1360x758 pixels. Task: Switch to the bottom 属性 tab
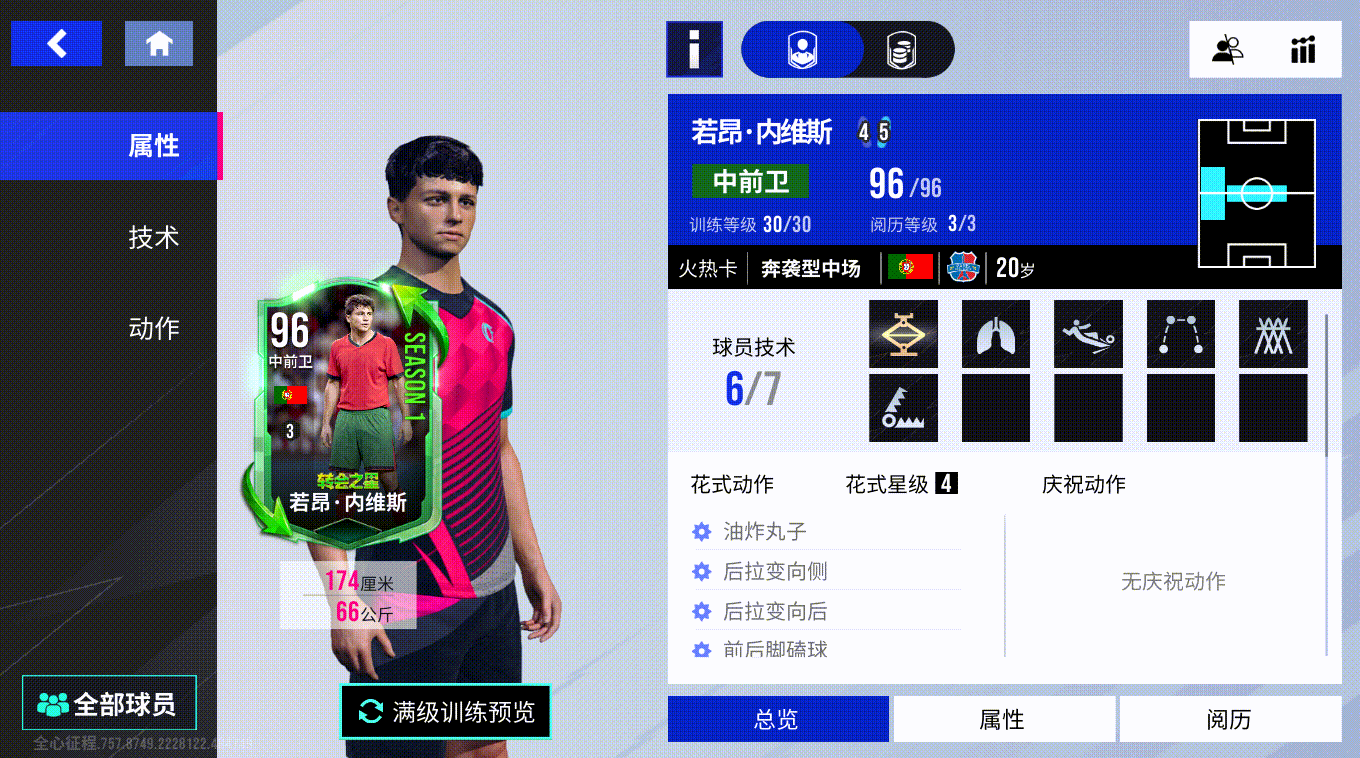pyautogui.click(x=1003, y=719)
